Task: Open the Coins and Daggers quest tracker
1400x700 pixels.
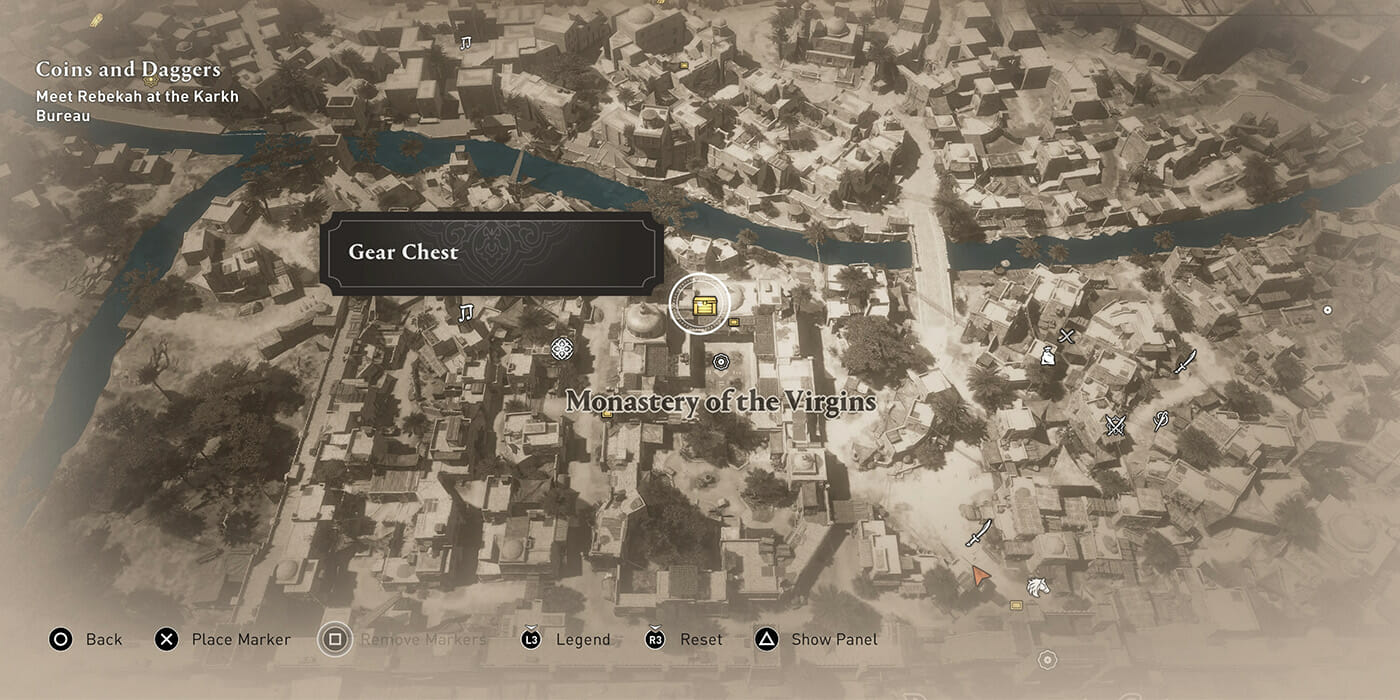Action: [128, 70]
